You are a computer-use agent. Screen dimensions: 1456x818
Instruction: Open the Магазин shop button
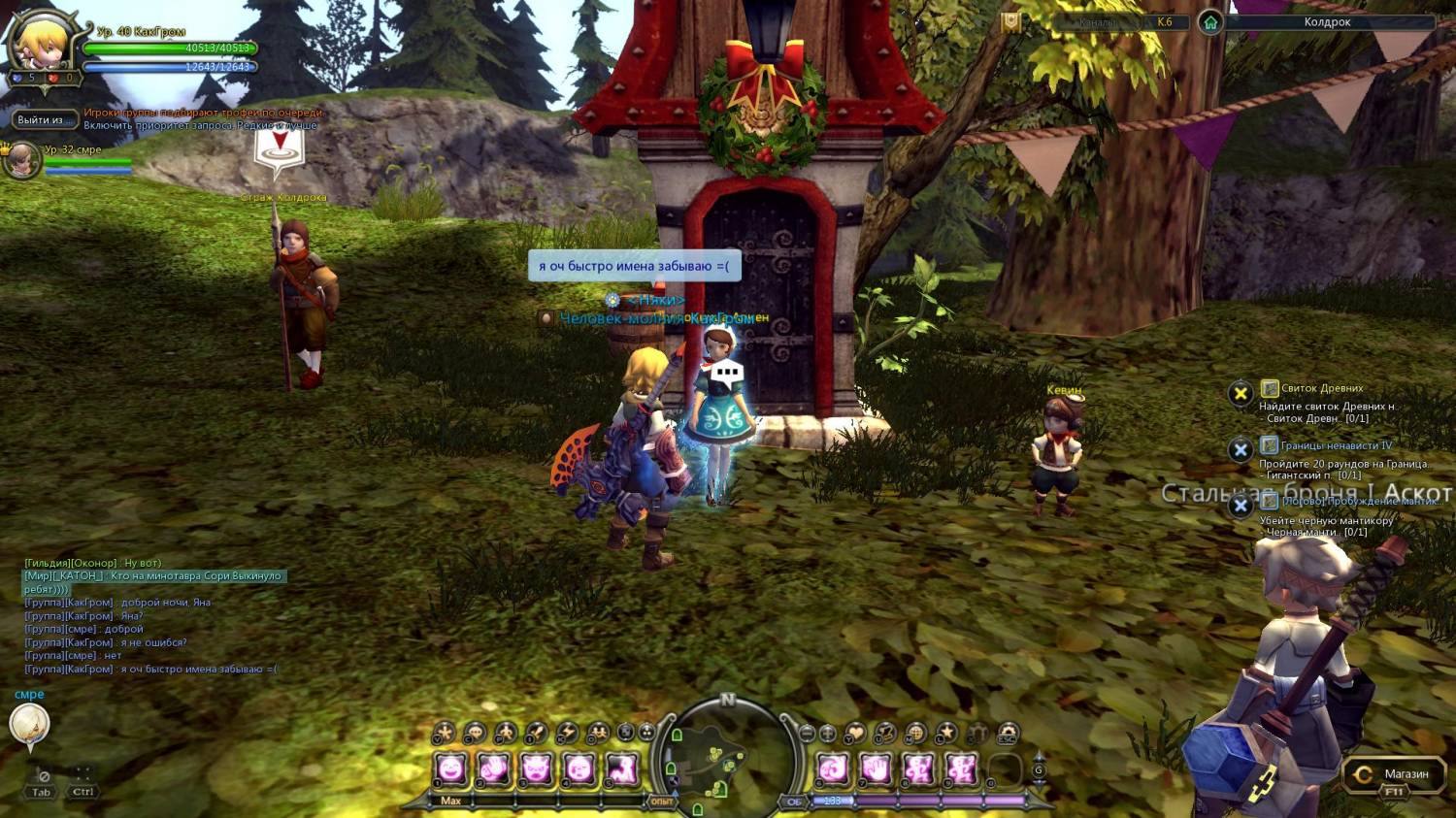point(1392,774)
